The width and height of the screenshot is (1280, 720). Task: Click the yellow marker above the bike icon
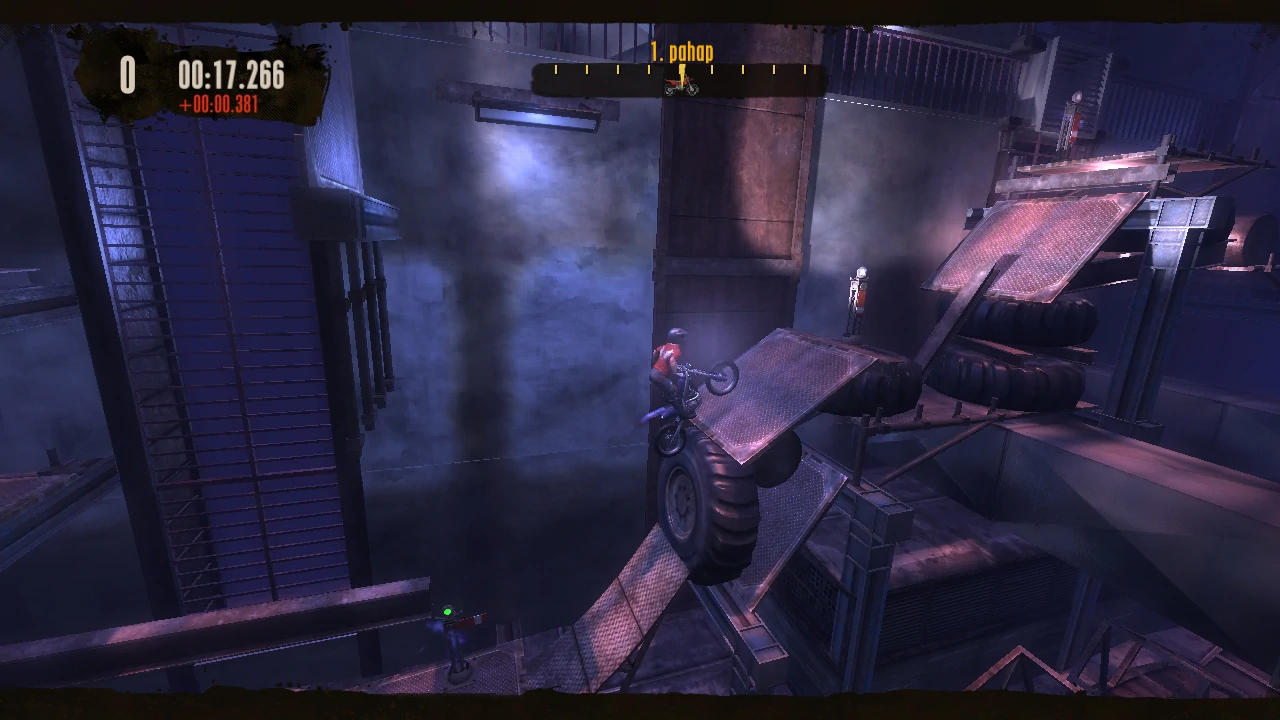(x=680, y=71)
